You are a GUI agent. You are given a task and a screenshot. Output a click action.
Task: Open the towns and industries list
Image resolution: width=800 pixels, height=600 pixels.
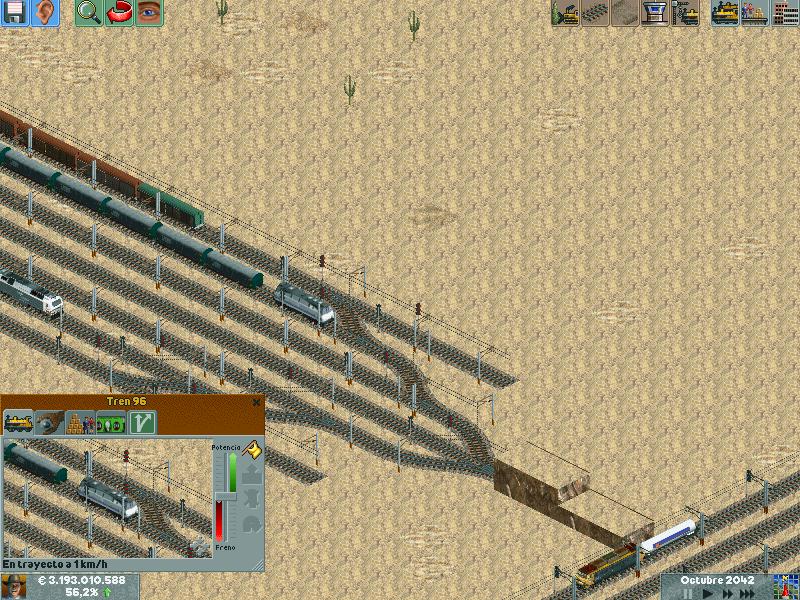click(x=785, y=13)
